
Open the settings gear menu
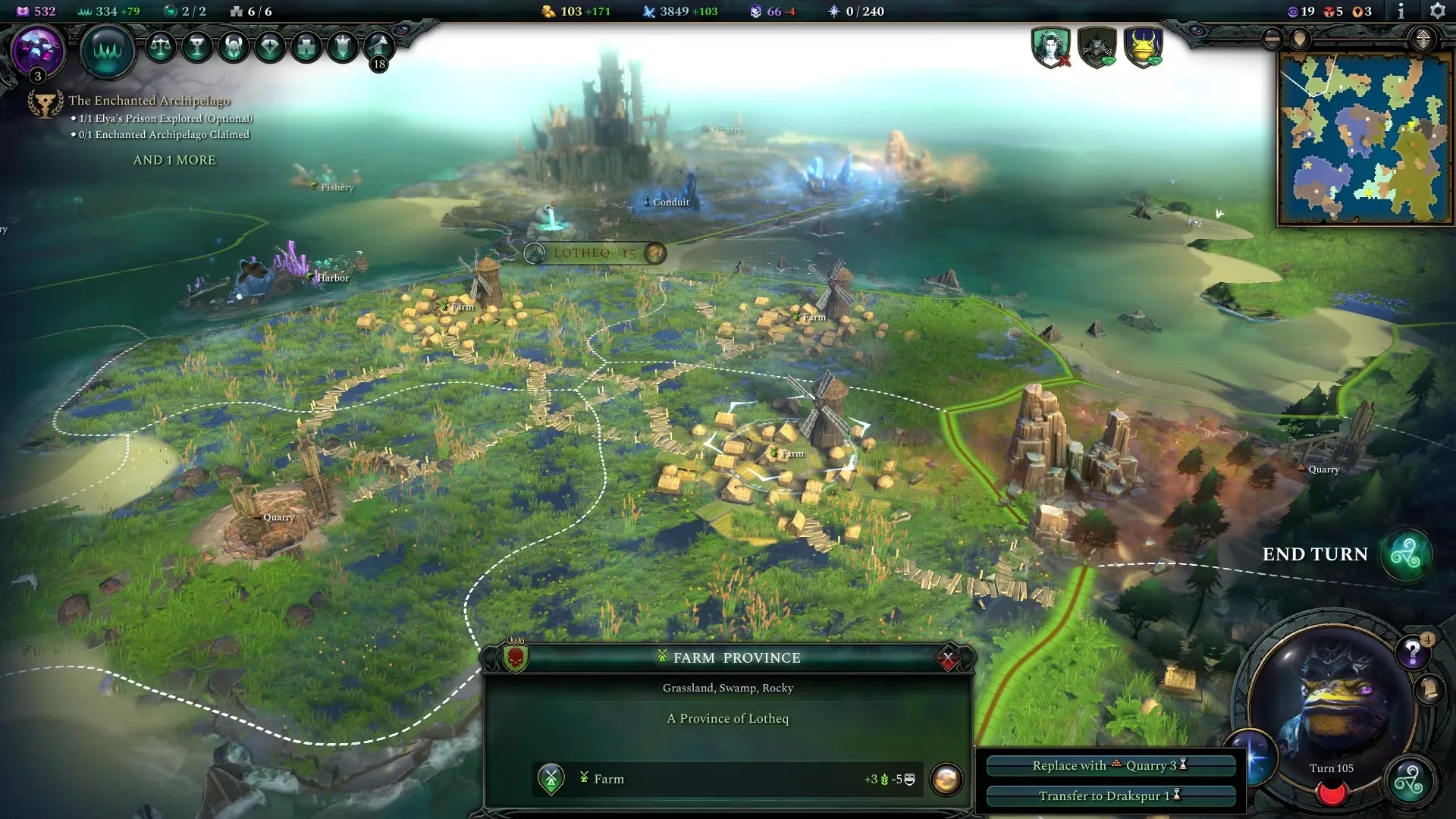coord(1436,11)
